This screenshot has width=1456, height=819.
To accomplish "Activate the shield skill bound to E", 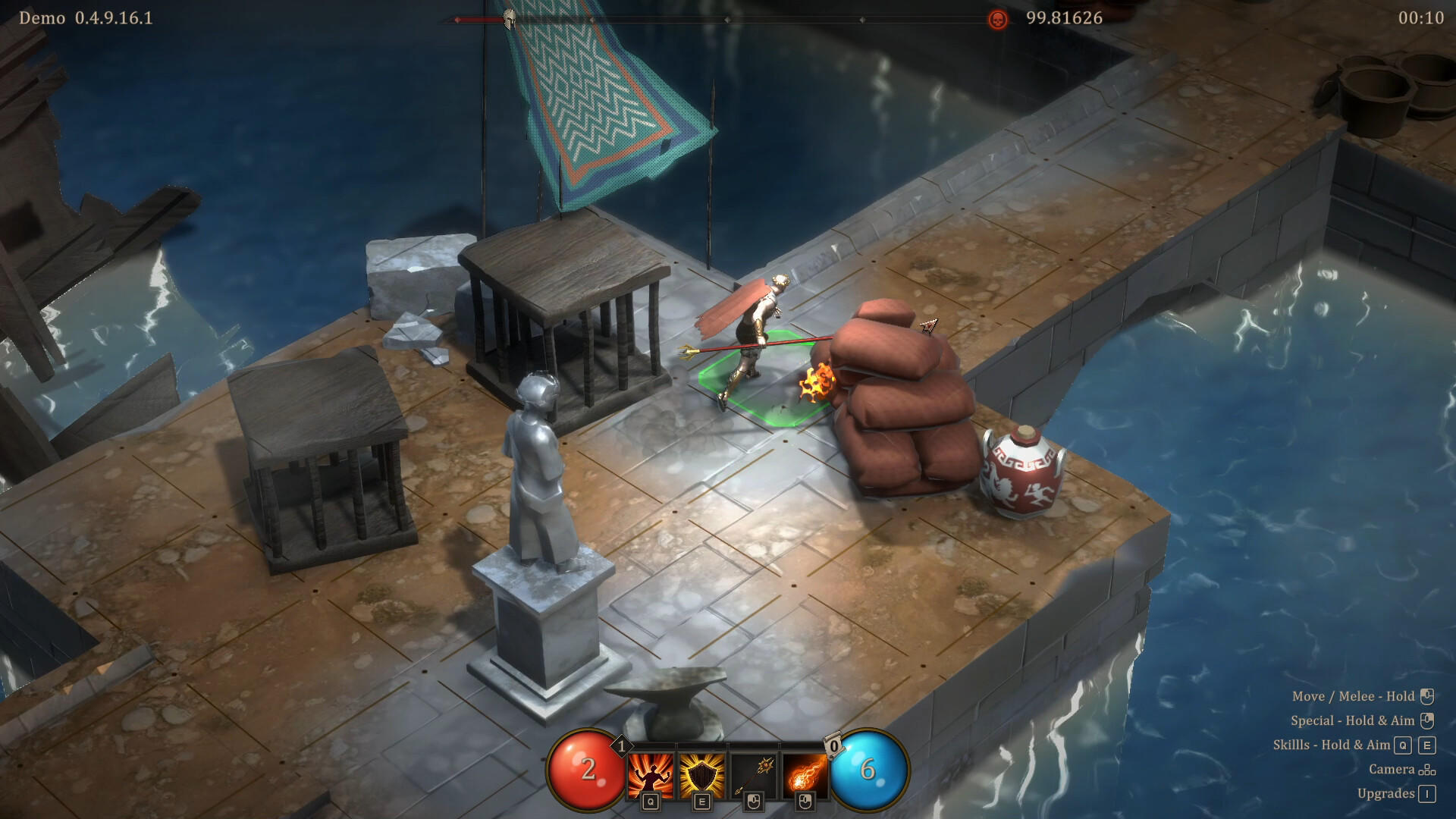I will [702, 775].
